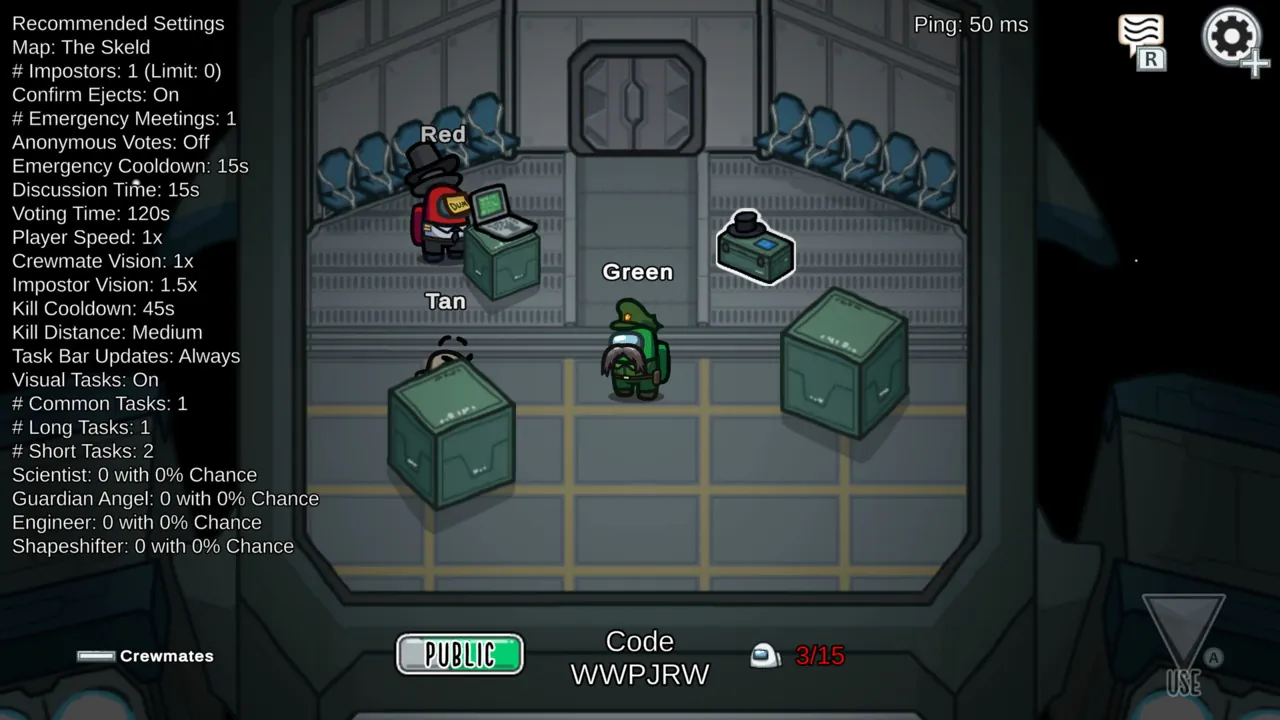Click the Ping: 50 ms indicator

coord(970,25)
